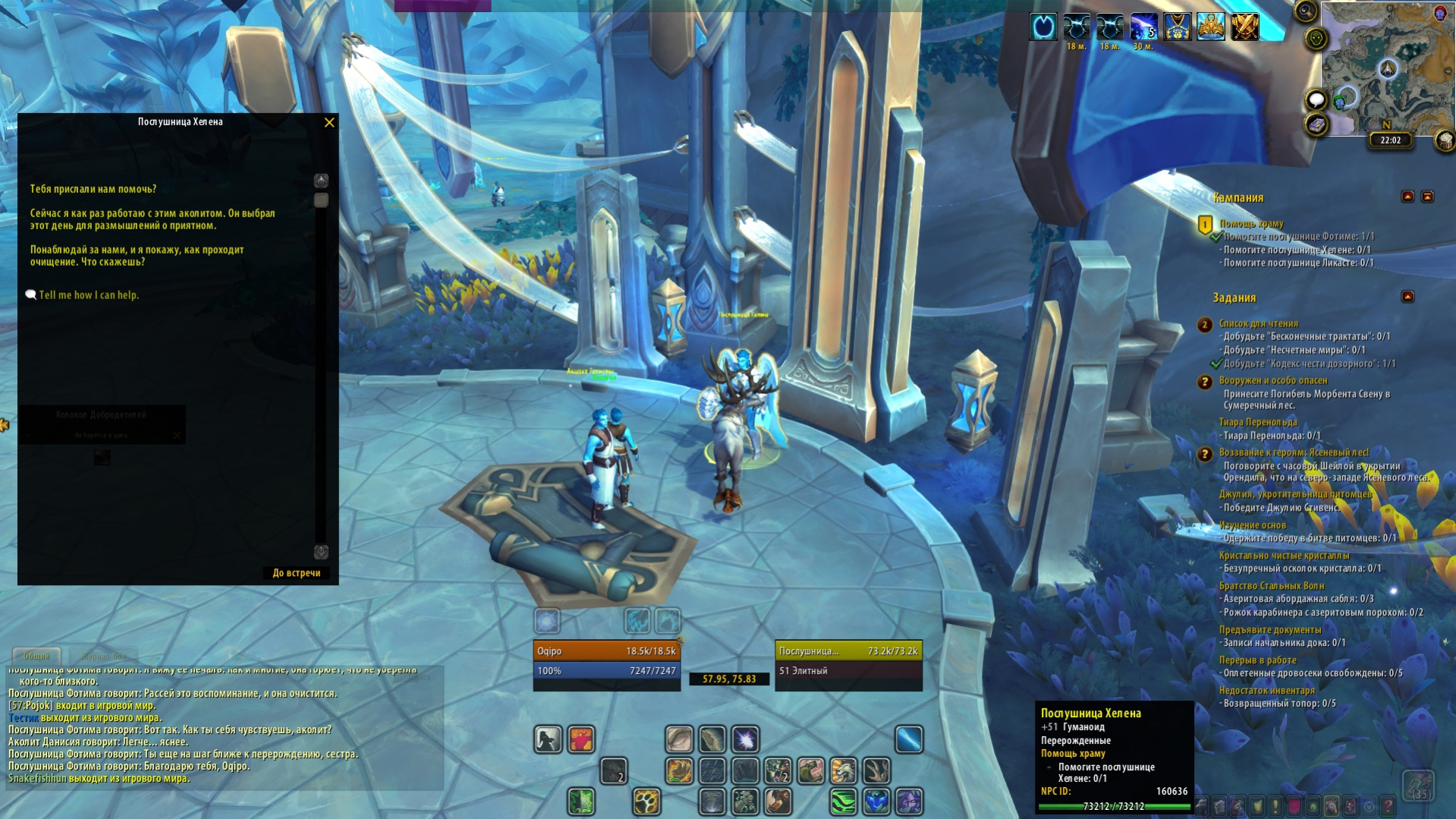The width and height of the screenshot is (1456, 819).
Task: Click the "До встречи" goodbye button
Action: pyautogui.click(x=296, y=573)
